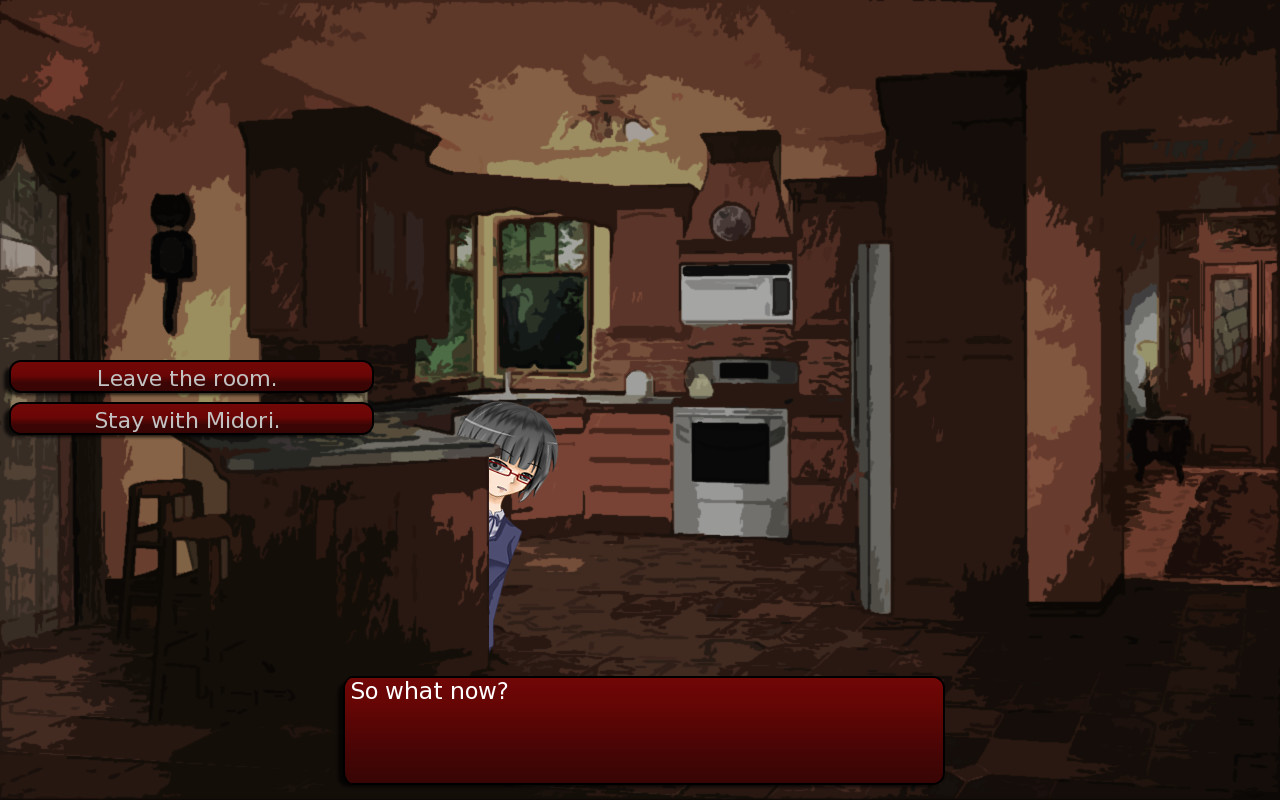Select the white object on the counter
This screenshot has height=800, width=1280.
tap(637, 385)
